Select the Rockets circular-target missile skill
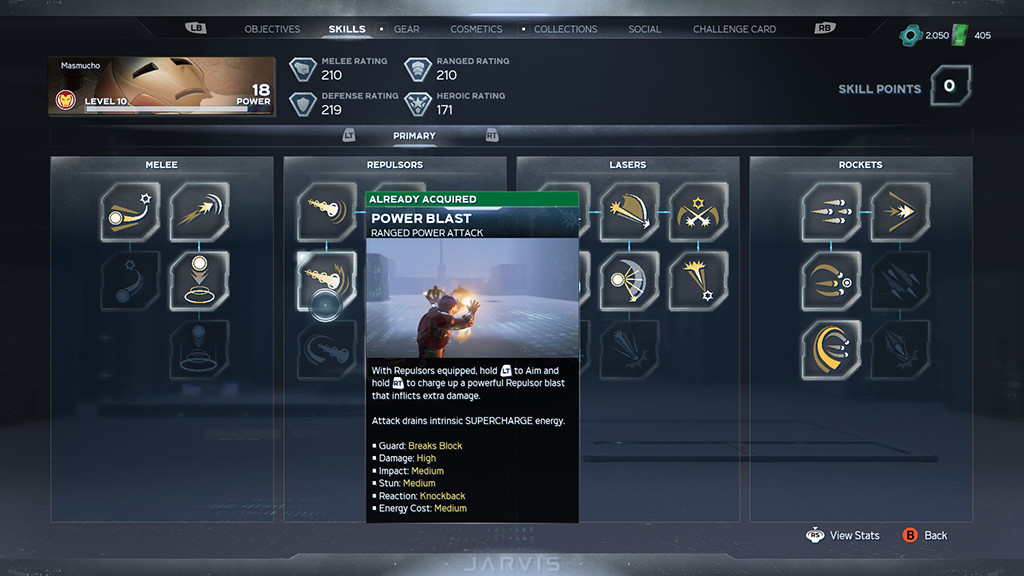Viewport: 1024px width, 576px height. point(831,281)
